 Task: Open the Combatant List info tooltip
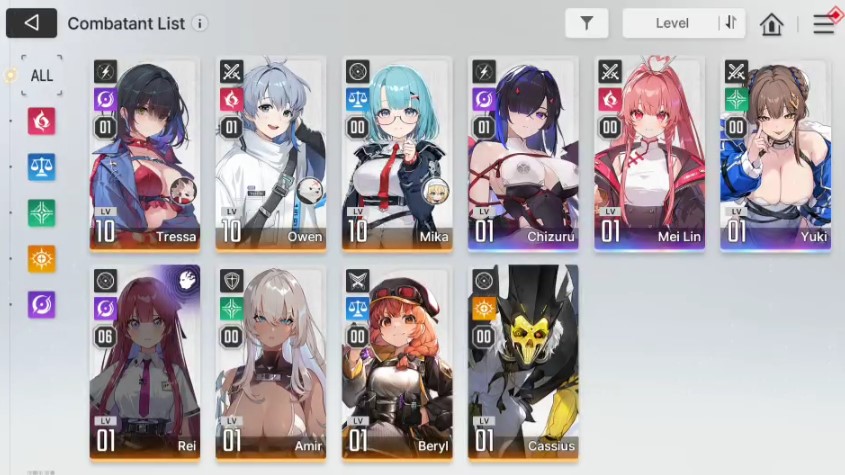200,23
